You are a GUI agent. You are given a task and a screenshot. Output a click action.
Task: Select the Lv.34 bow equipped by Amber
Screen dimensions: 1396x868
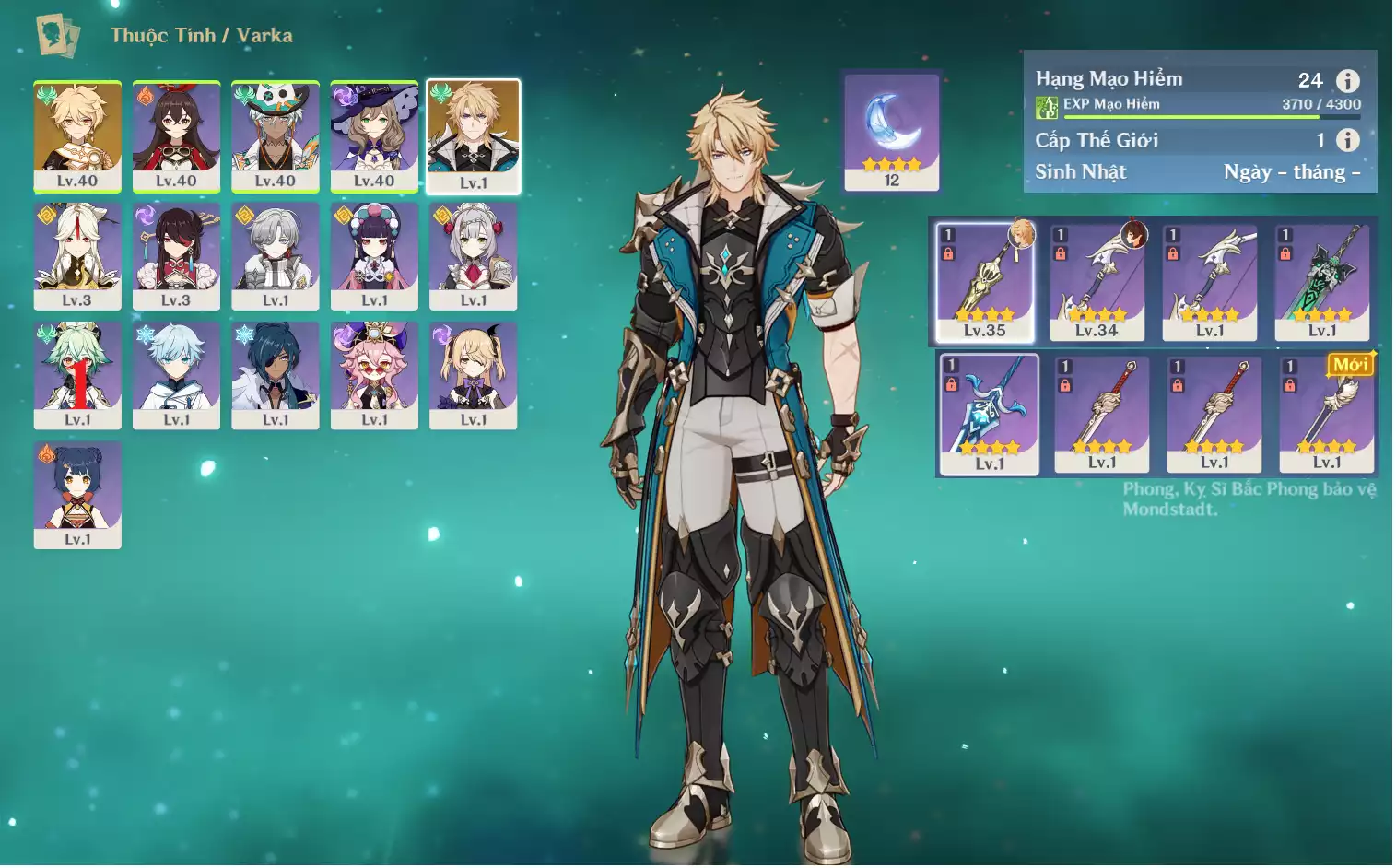(x=1097, y=282)
